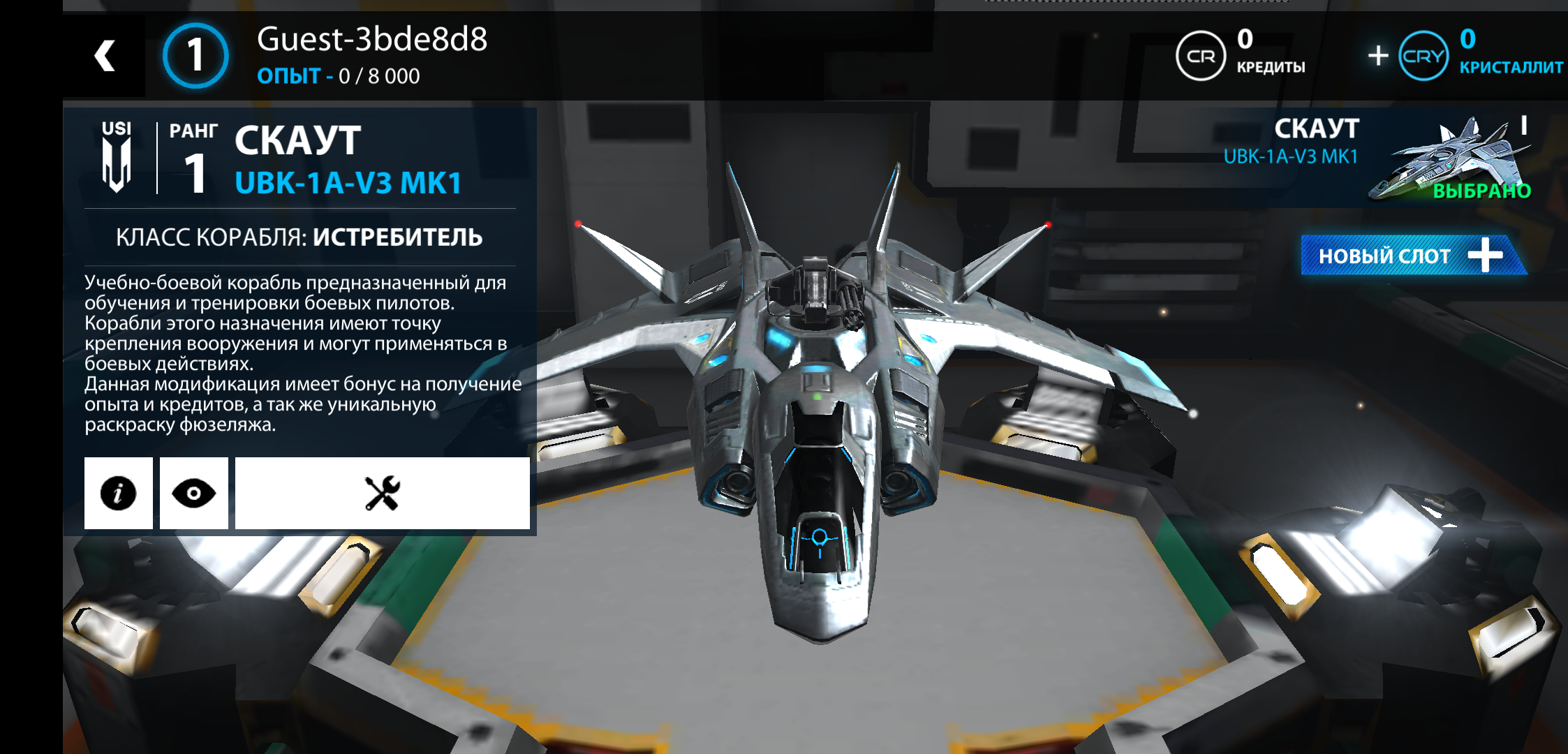Image resolution: width=1568 pixels, height=754 pixels.
Task: Open ship info with the "i" button
Action: pos(118,494)
